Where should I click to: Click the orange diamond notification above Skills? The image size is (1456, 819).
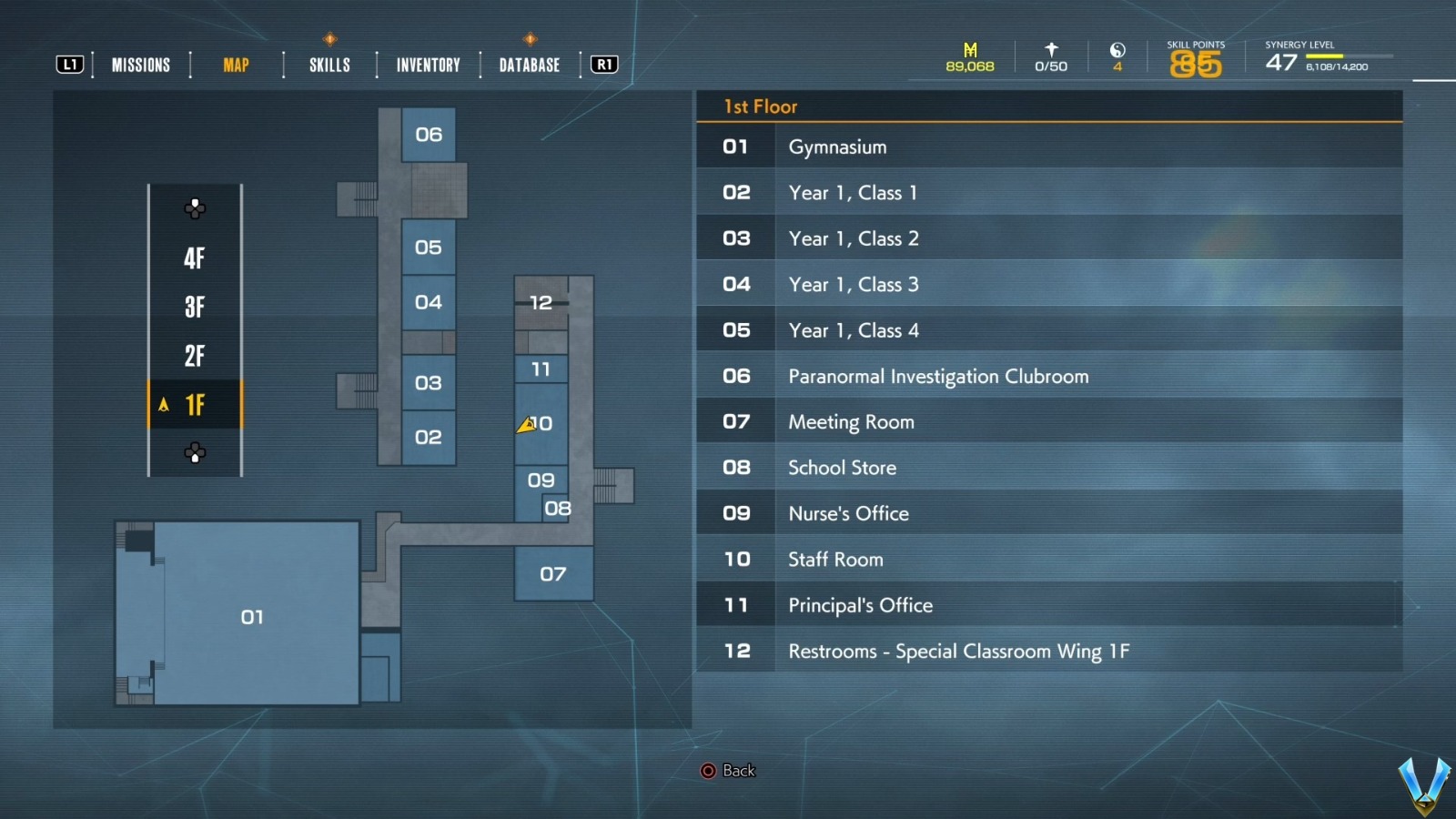pyautogui.click(x=329, y=39)
